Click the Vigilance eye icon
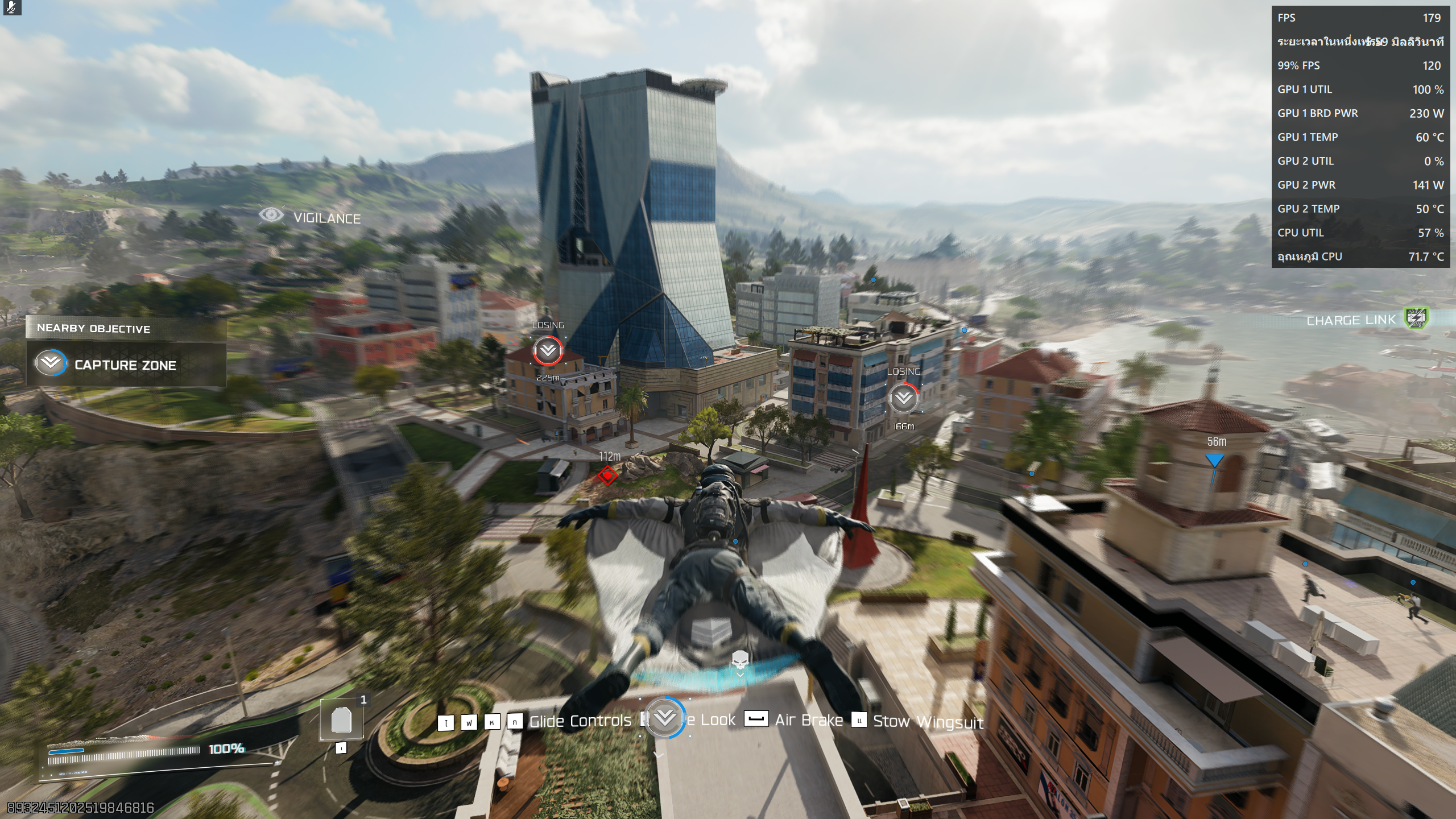 (x=271, y=216)
